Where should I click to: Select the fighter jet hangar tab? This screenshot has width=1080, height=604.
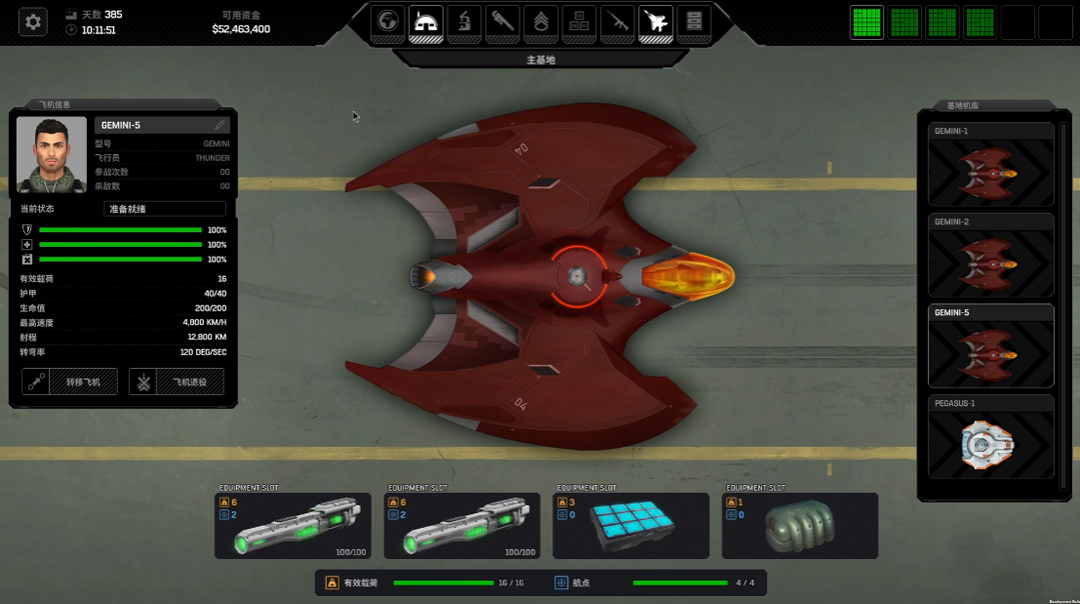[656, 21]
